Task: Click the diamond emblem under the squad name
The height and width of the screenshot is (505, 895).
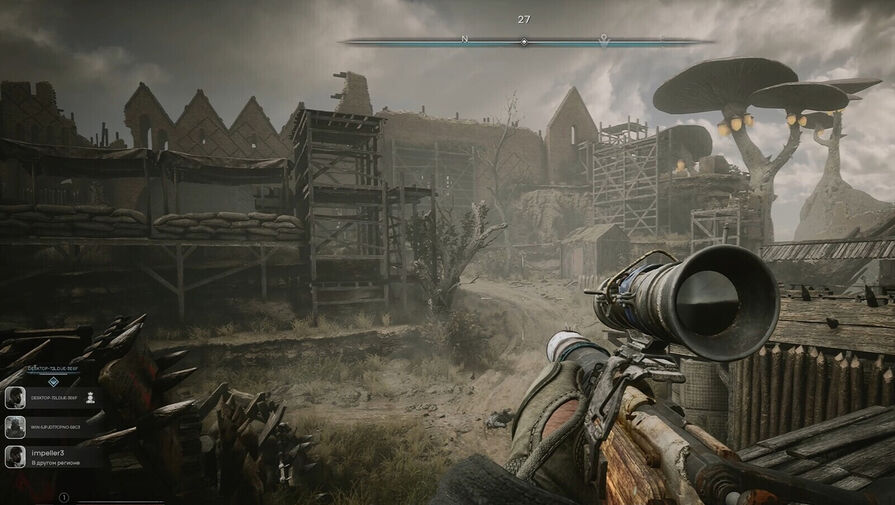Action: point(53,381)
